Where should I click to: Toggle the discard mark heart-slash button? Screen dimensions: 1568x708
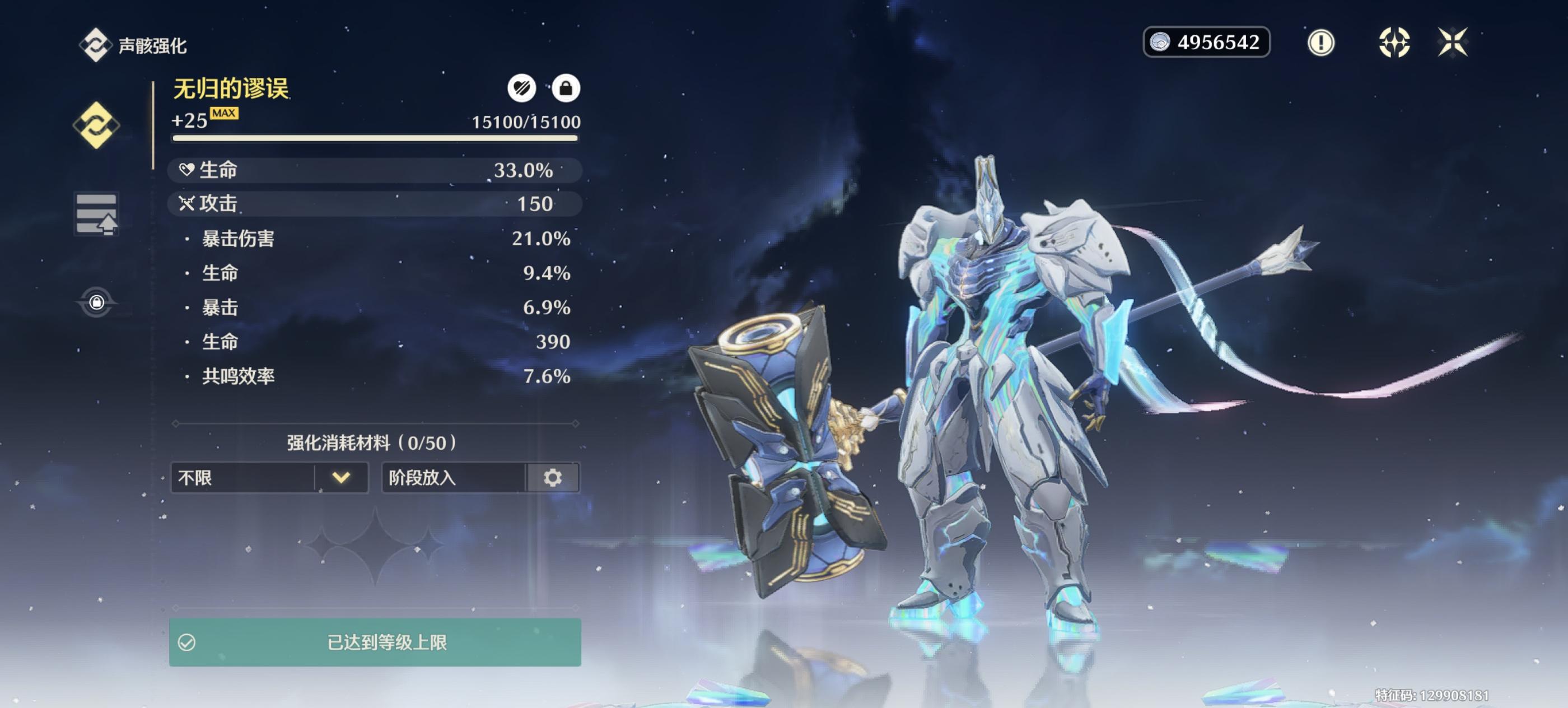(522, 89)
